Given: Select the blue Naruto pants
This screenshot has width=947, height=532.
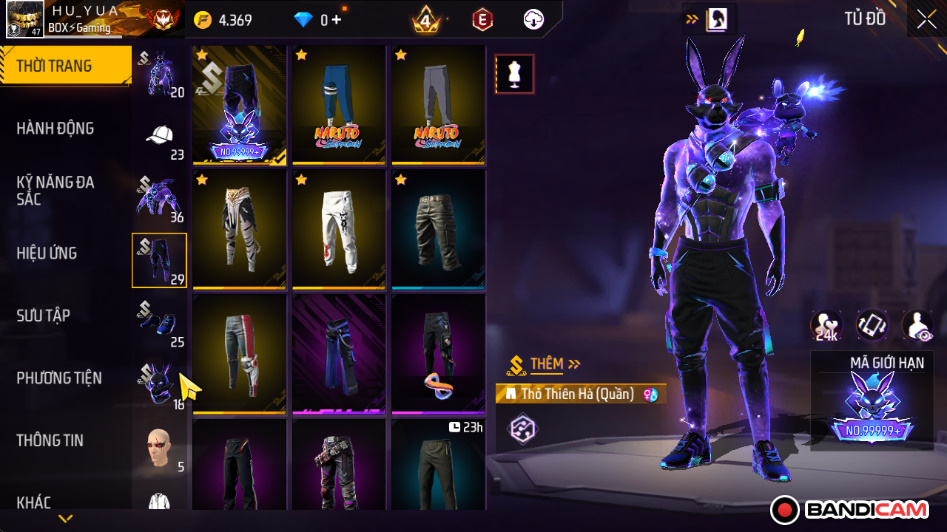Looking at the screenshot, I should click(x=338, y=105).
